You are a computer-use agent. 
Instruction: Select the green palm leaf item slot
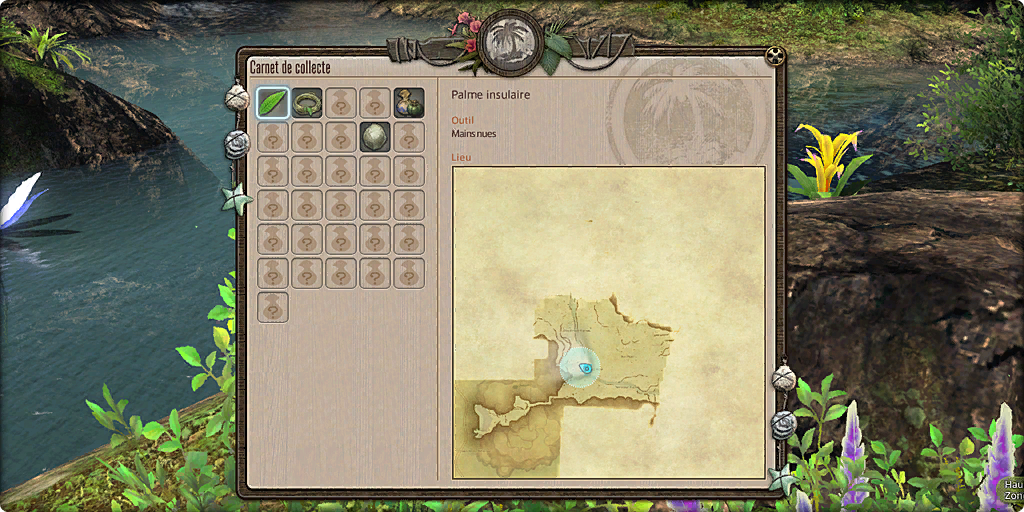point(273,102)
